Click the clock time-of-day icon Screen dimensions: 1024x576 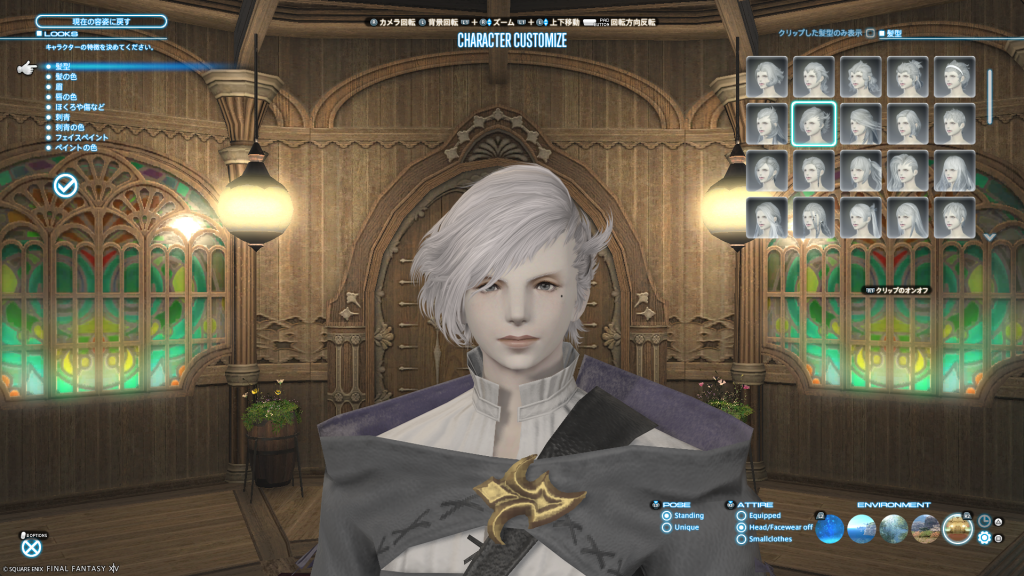point(984,521)
